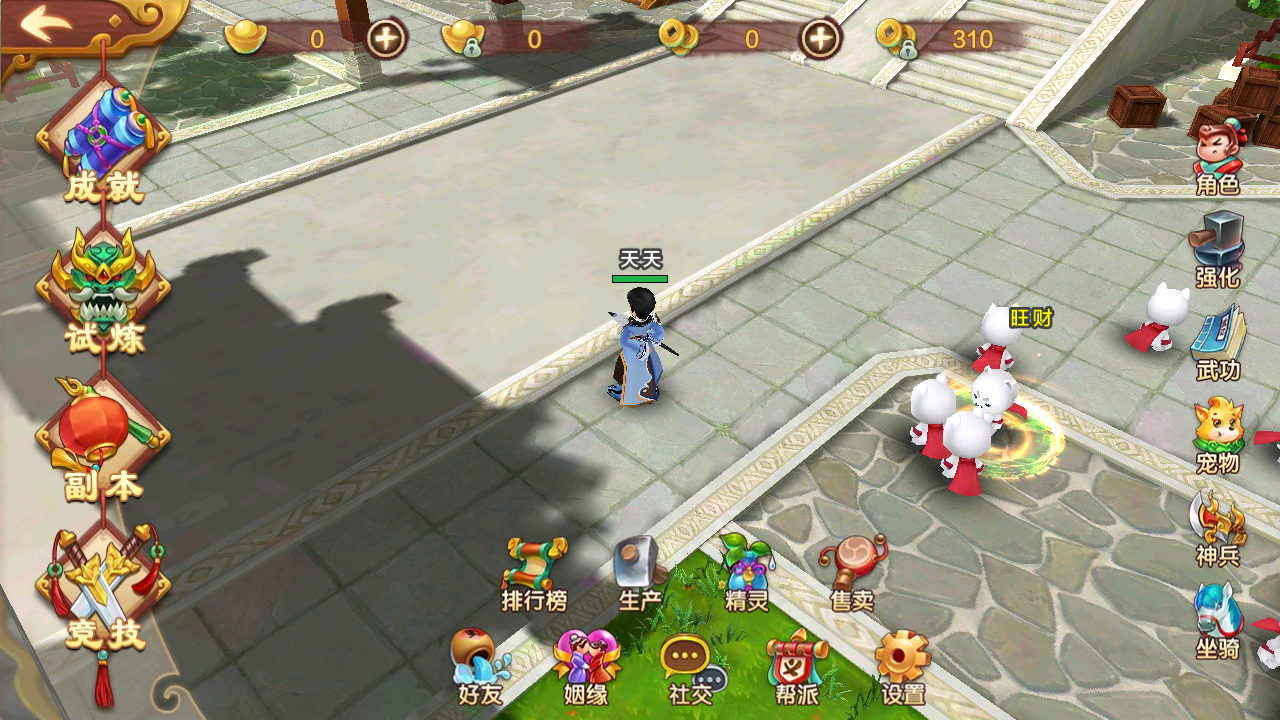Open the 精灵 spirit menu
The image size is (1280, 720).
click(x=747, y=573)
